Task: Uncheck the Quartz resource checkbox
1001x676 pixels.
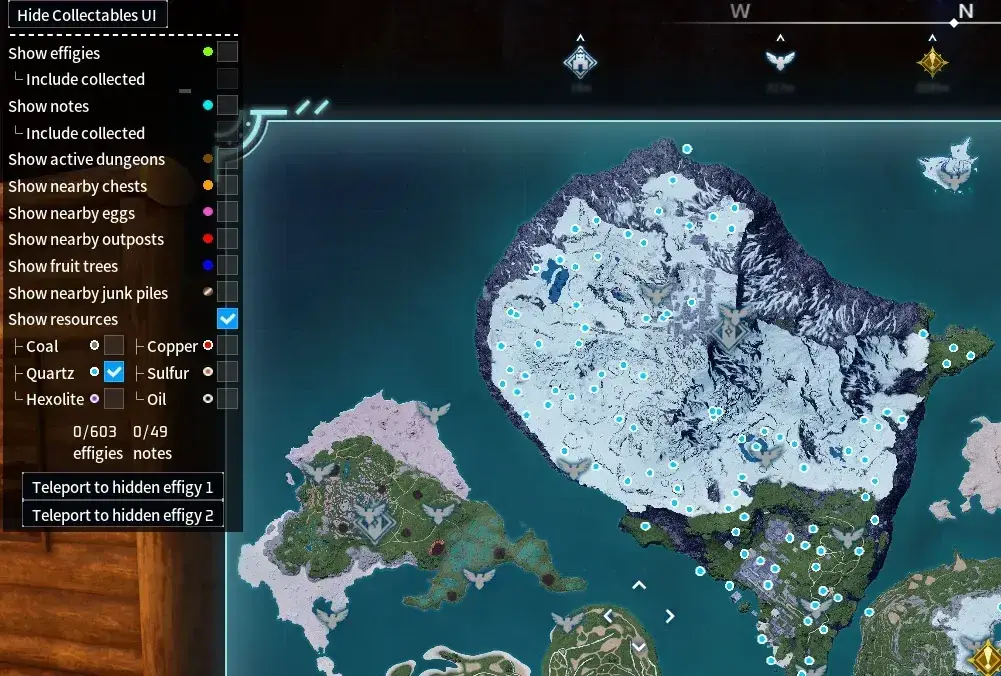Action: click(114, 372)
